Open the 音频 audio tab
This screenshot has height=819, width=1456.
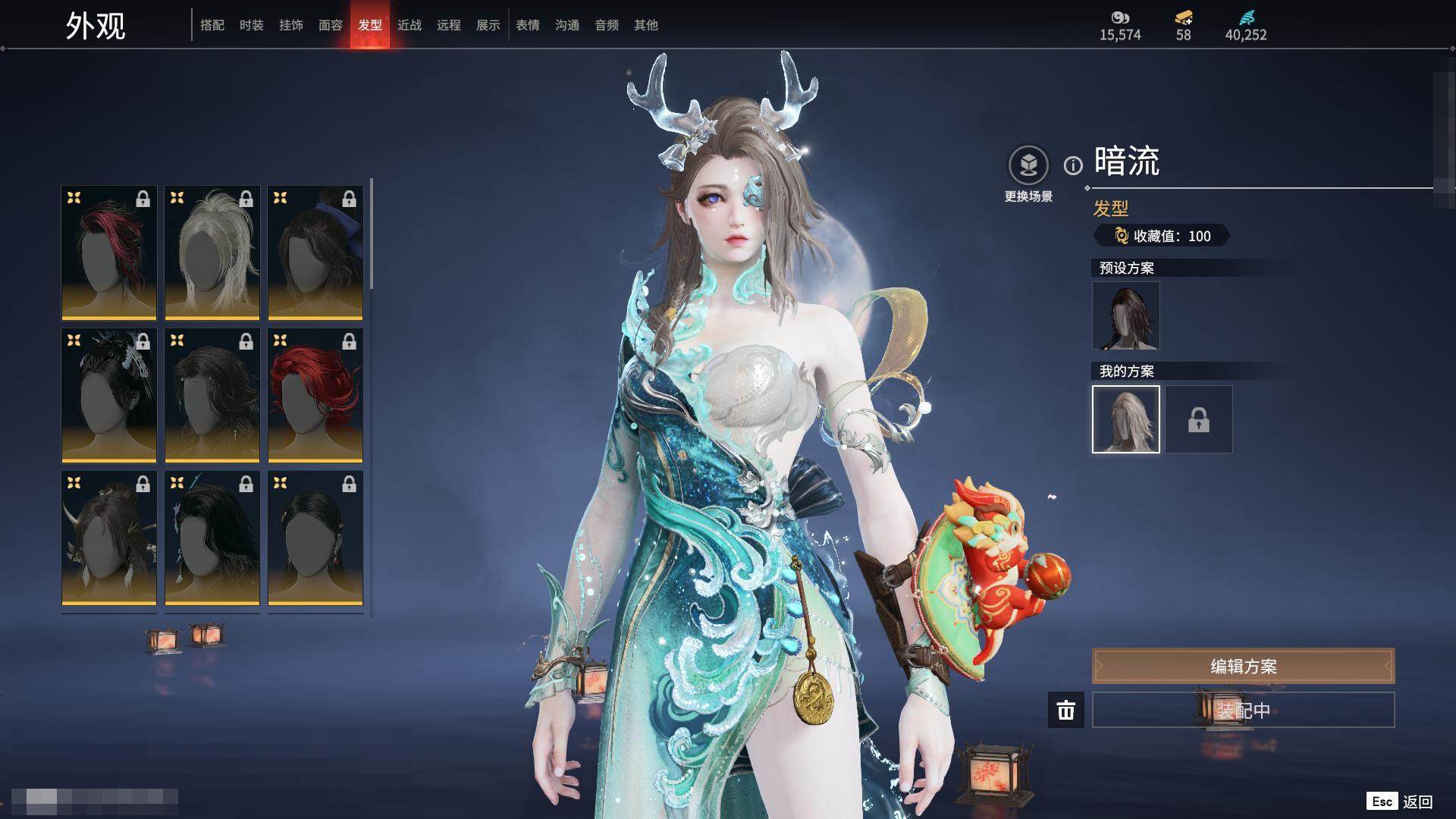pos(607,25)
